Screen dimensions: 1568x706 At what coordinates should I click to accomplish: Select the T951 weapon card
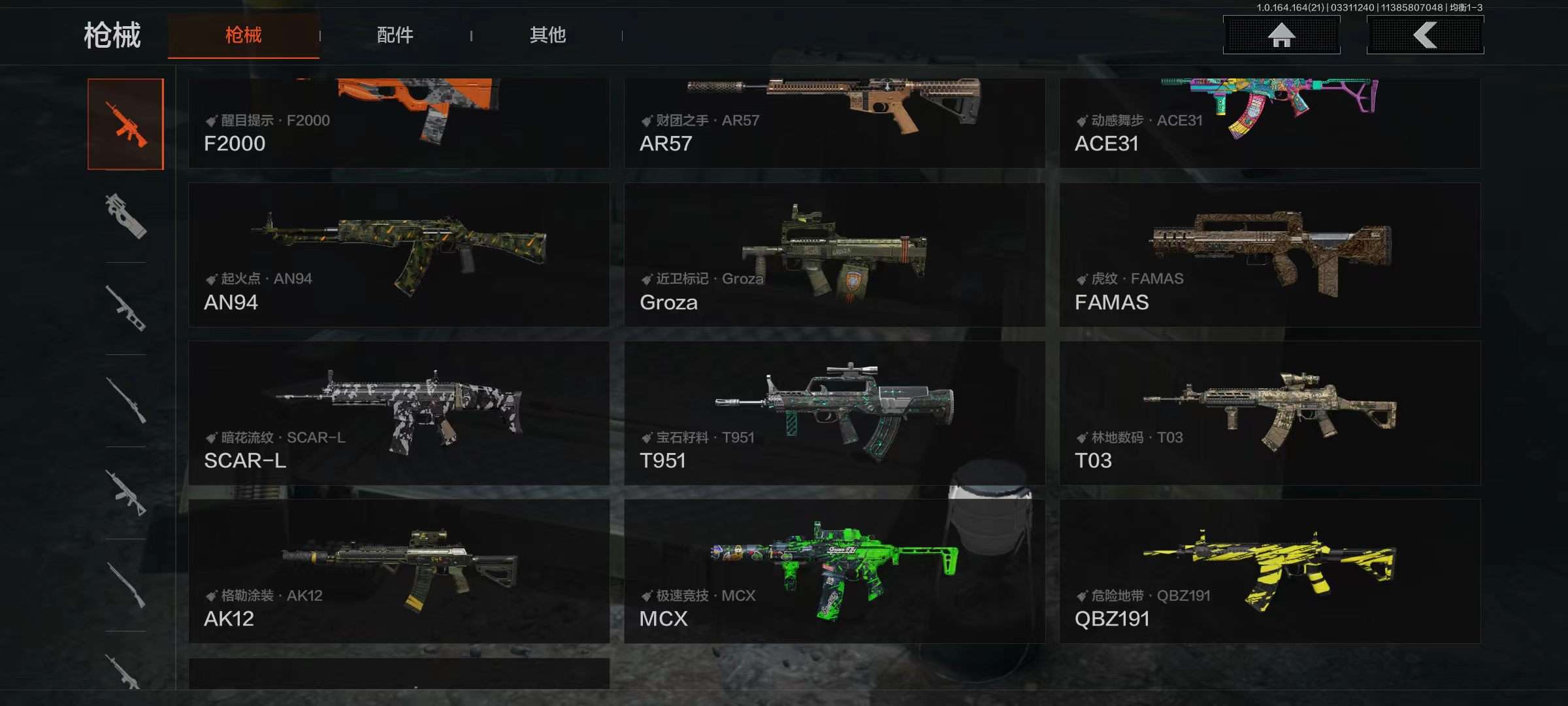click(834, 413)
